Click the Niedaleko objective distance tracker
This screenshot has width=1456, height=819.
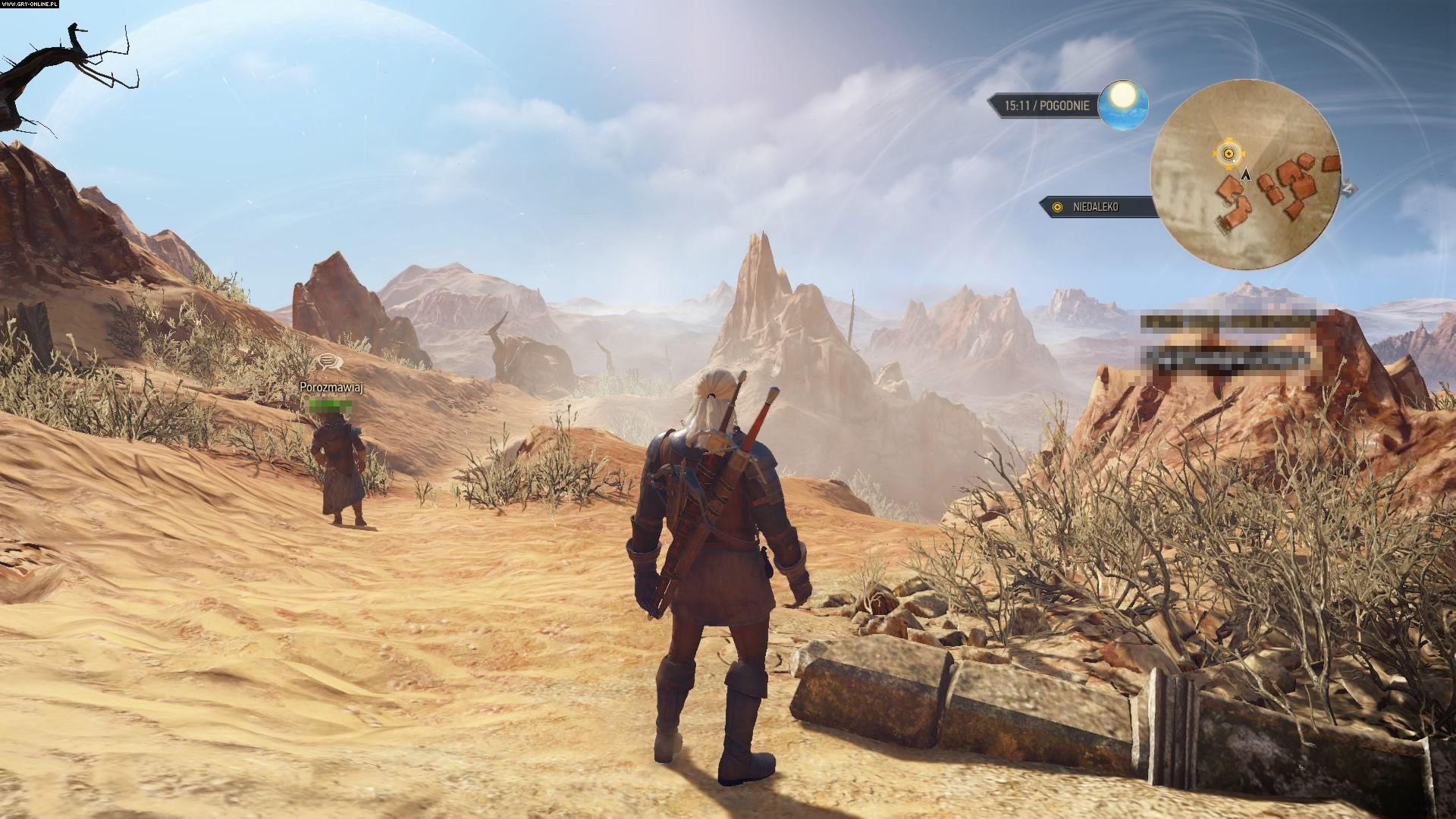(1100, 206)
